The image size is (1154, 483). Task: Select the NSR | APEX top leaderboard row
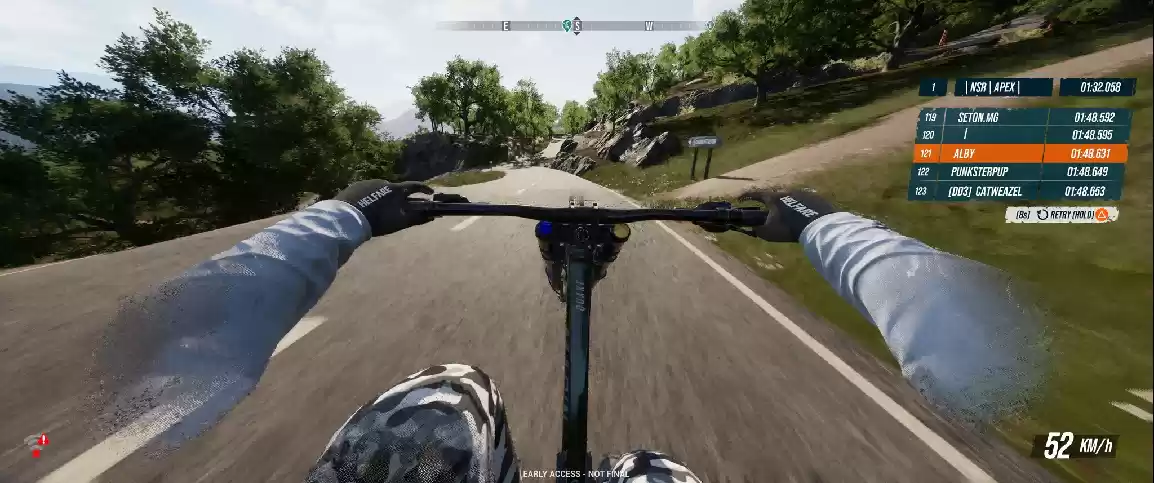1026,87
